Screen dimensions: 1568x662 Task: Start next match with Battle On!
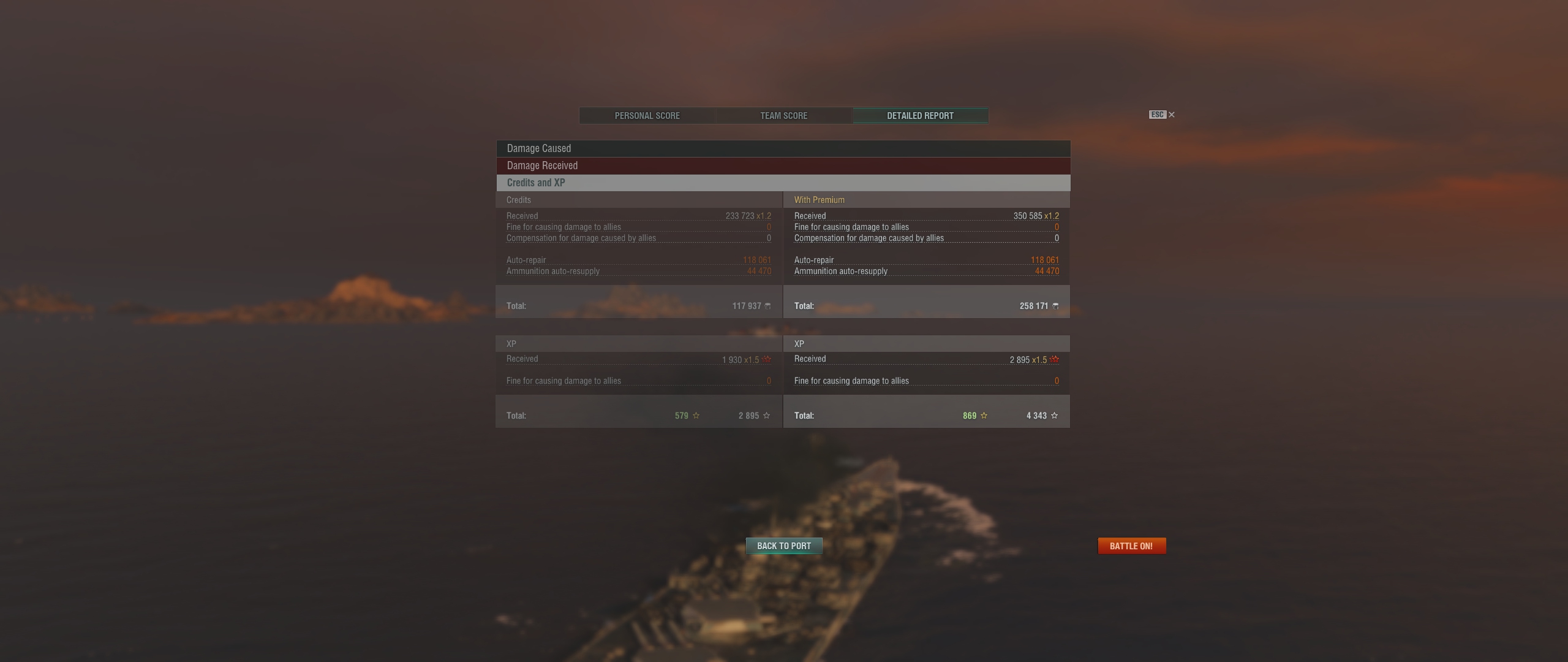click(1131, 546)
